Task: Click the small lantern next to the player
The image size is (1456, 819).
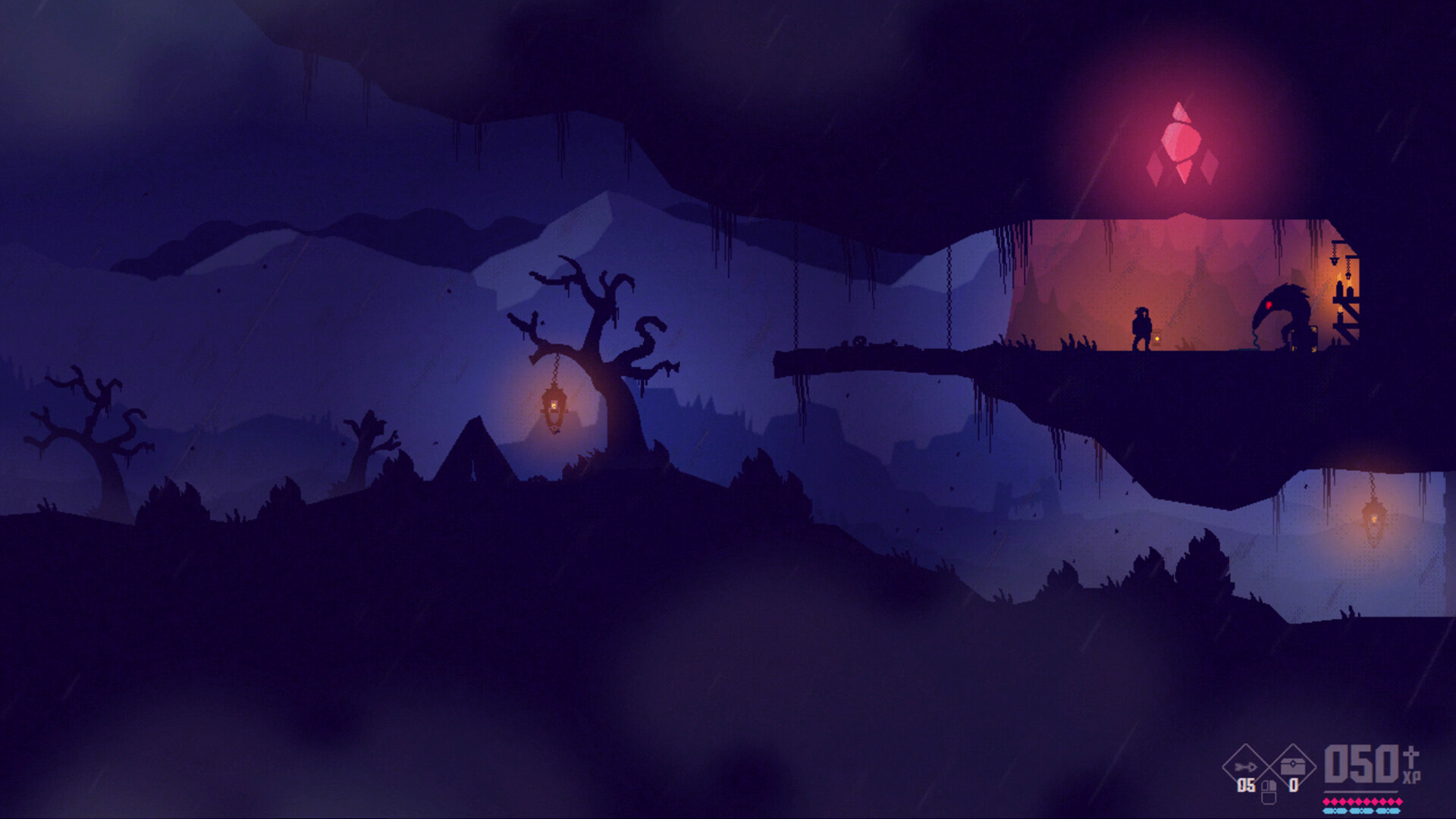Action: tap(1157, 337)
